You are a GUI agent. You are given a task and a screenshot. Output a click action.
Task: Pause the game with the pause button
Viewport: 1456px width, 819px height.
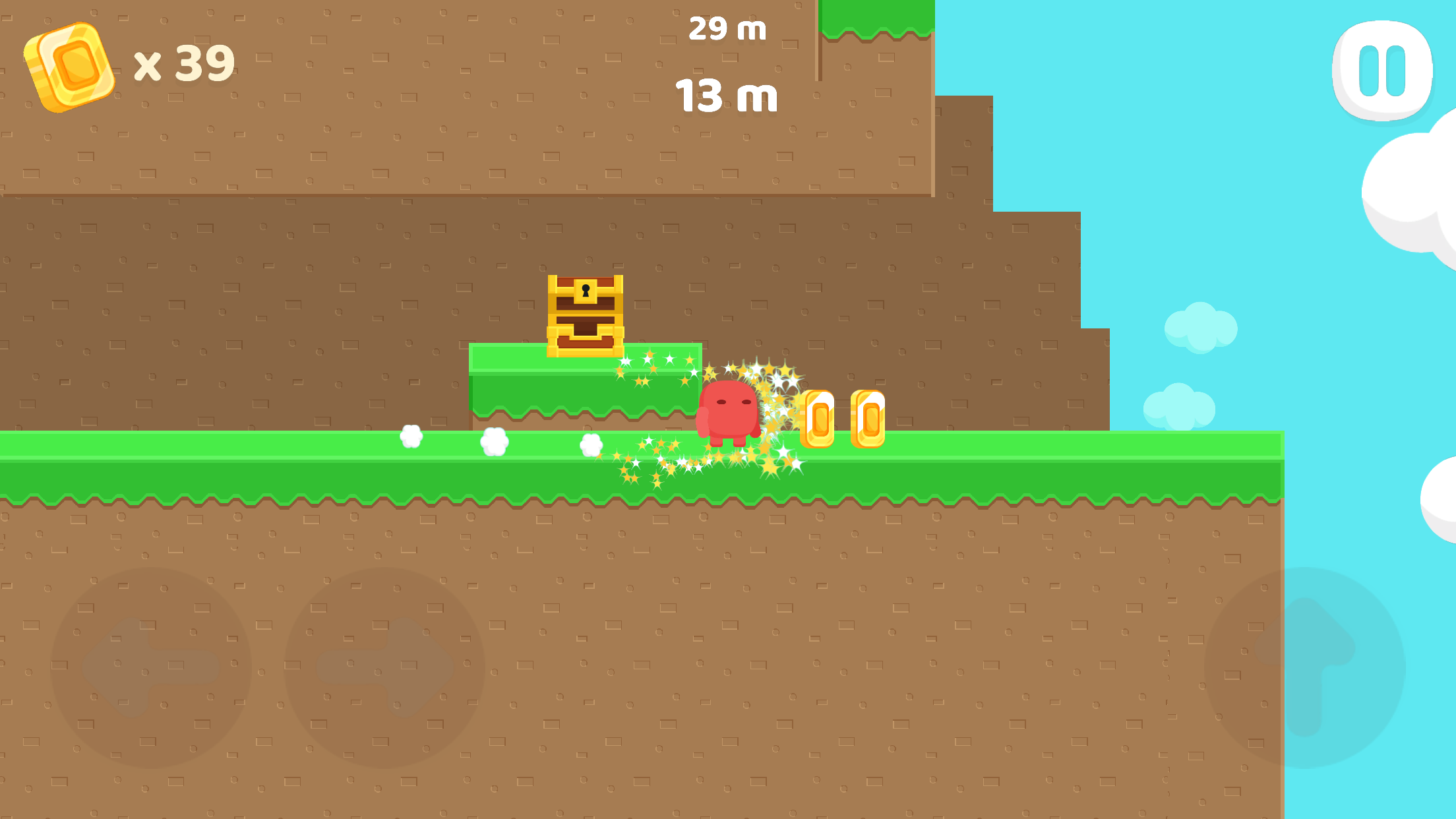point(1382,71)
